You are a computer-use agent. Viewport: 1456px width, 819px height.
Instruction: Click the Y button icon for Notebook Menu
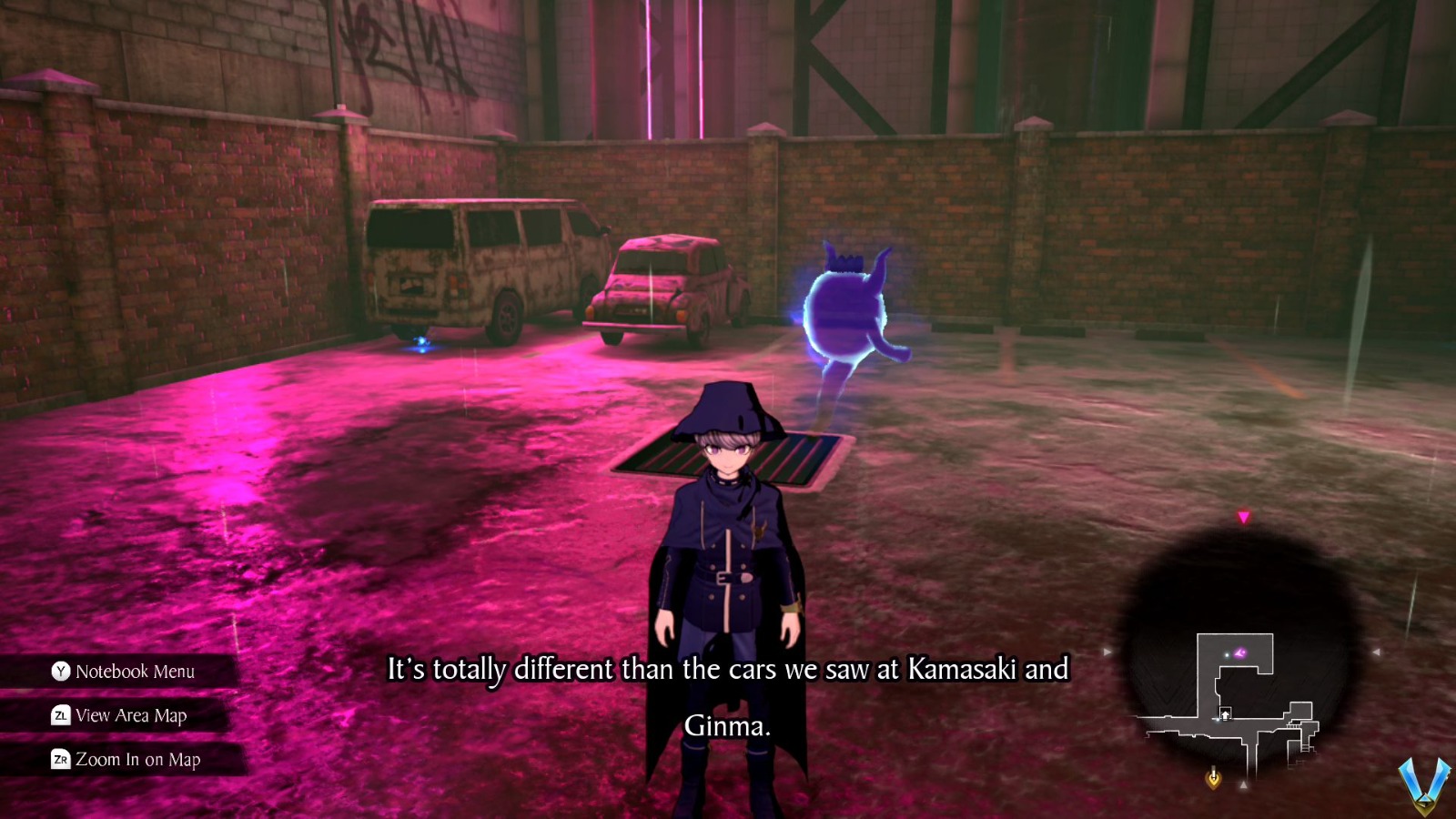(x=60, y=672)
